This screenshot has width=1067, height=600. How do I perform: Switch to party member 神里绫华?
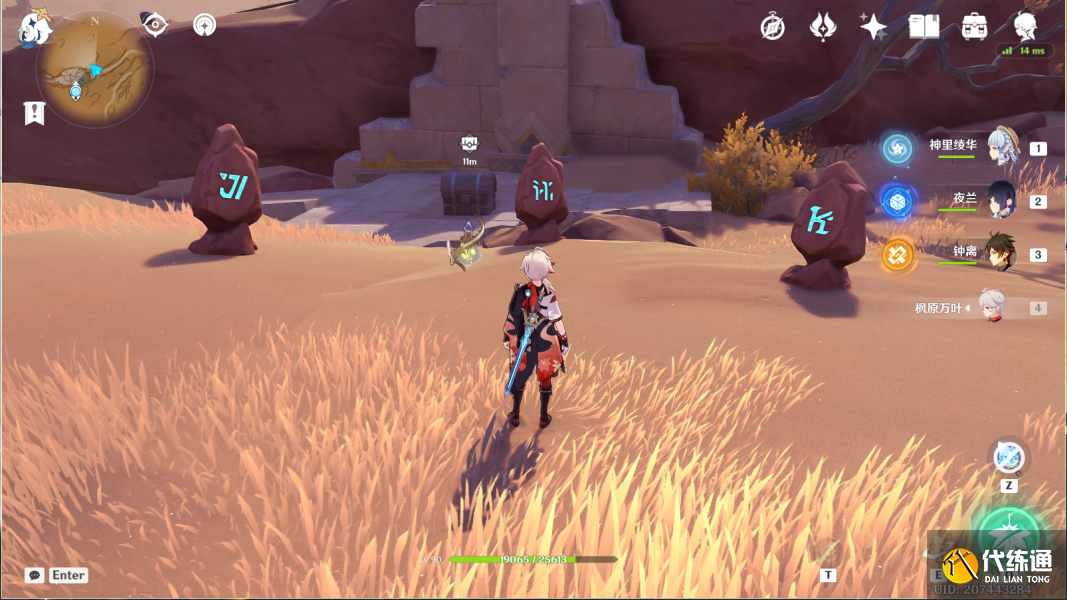[x=1002, y=147]
